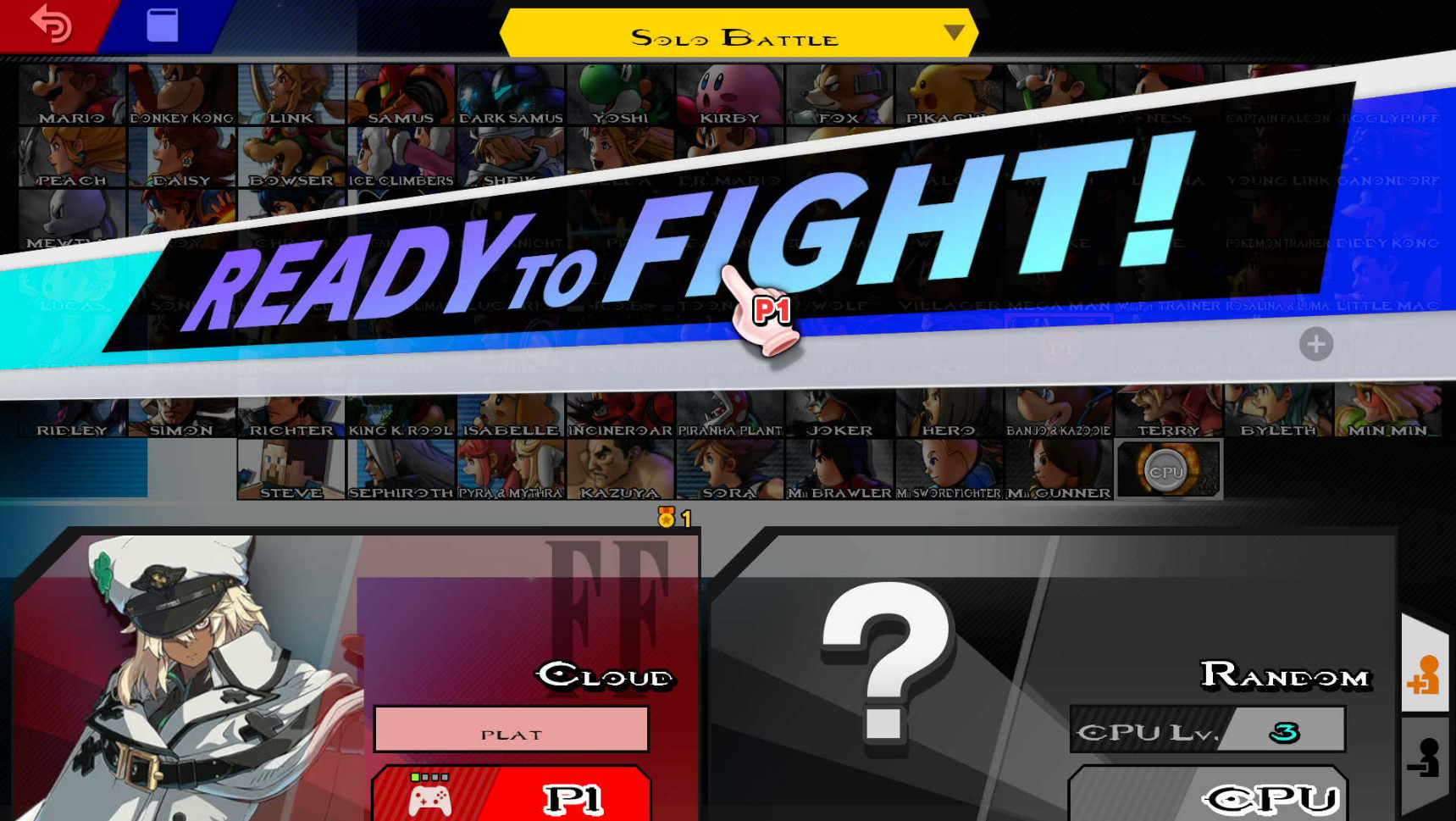1456x821 pixels.
Task: Open the rules panel with the blue square icon
Action: (x=161, y=25)
